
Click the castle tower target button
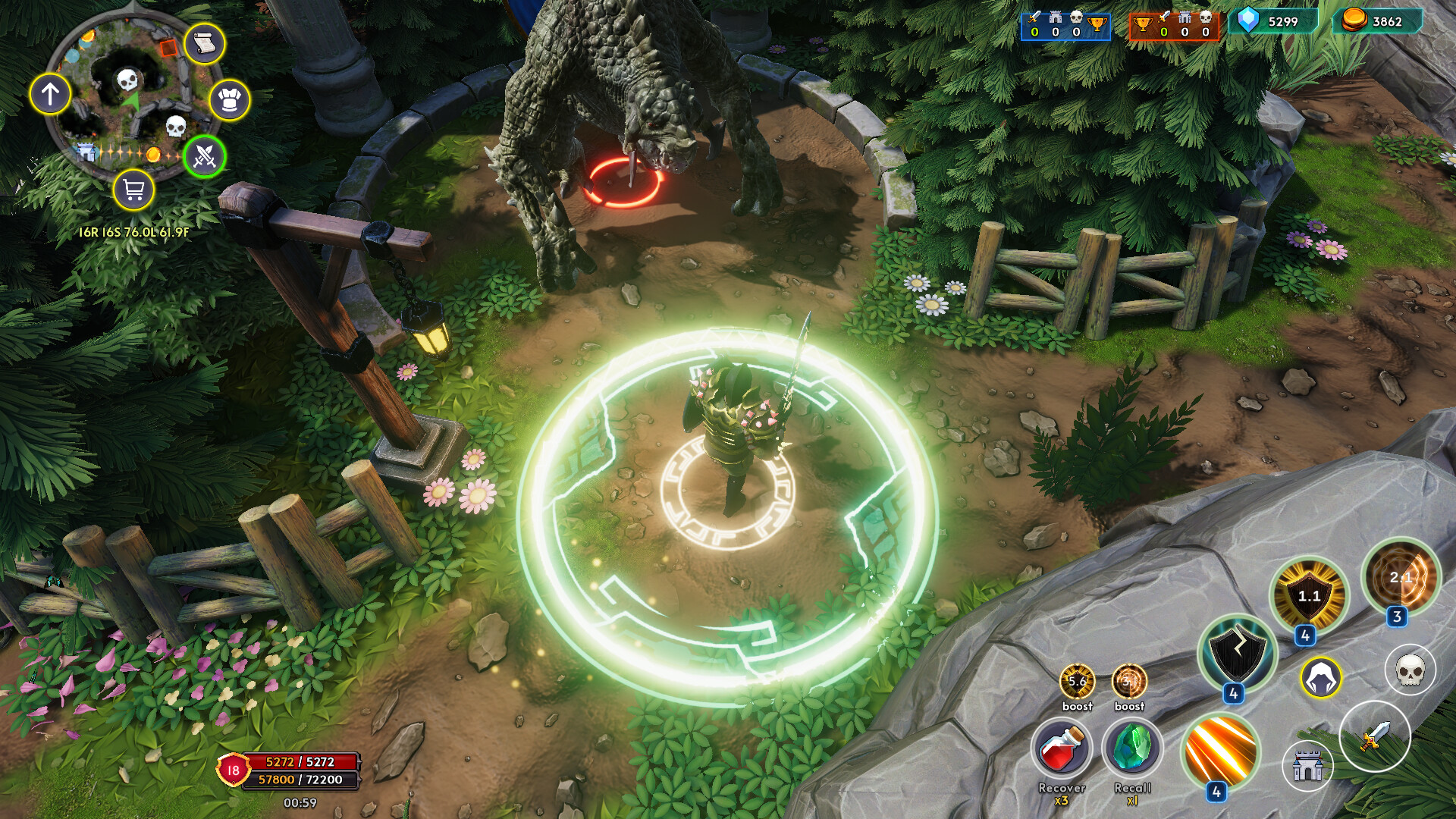[1307, 766]
